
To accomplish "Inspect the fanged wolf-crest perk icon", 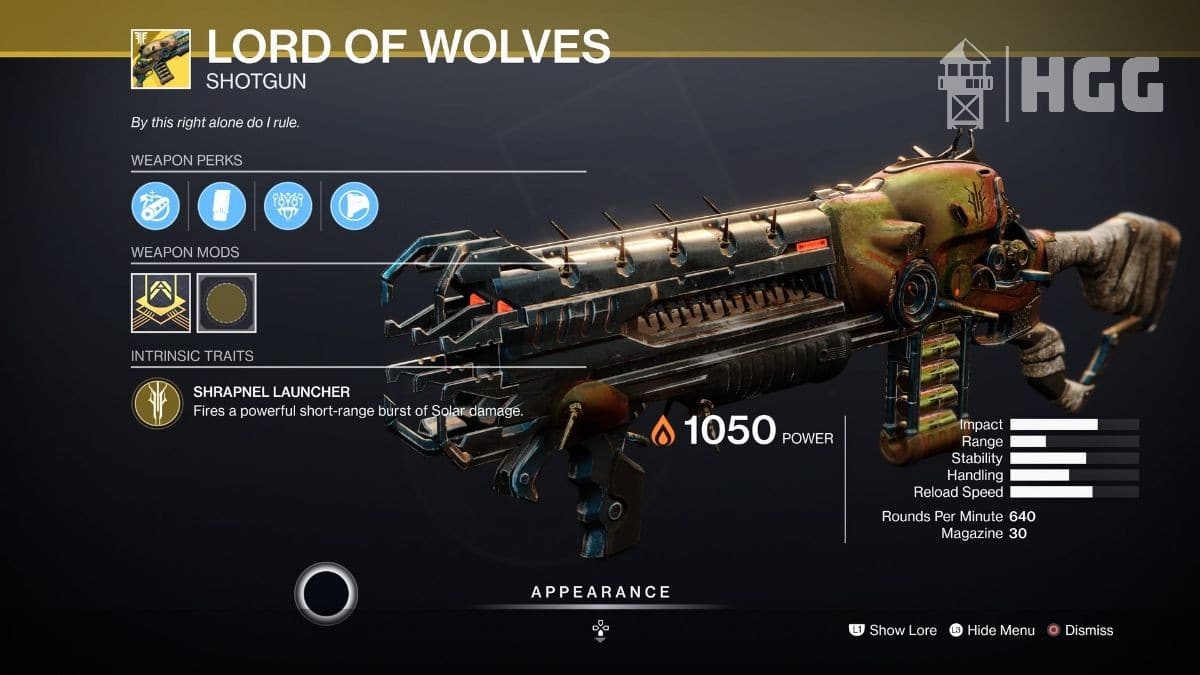I will [288, 206].
